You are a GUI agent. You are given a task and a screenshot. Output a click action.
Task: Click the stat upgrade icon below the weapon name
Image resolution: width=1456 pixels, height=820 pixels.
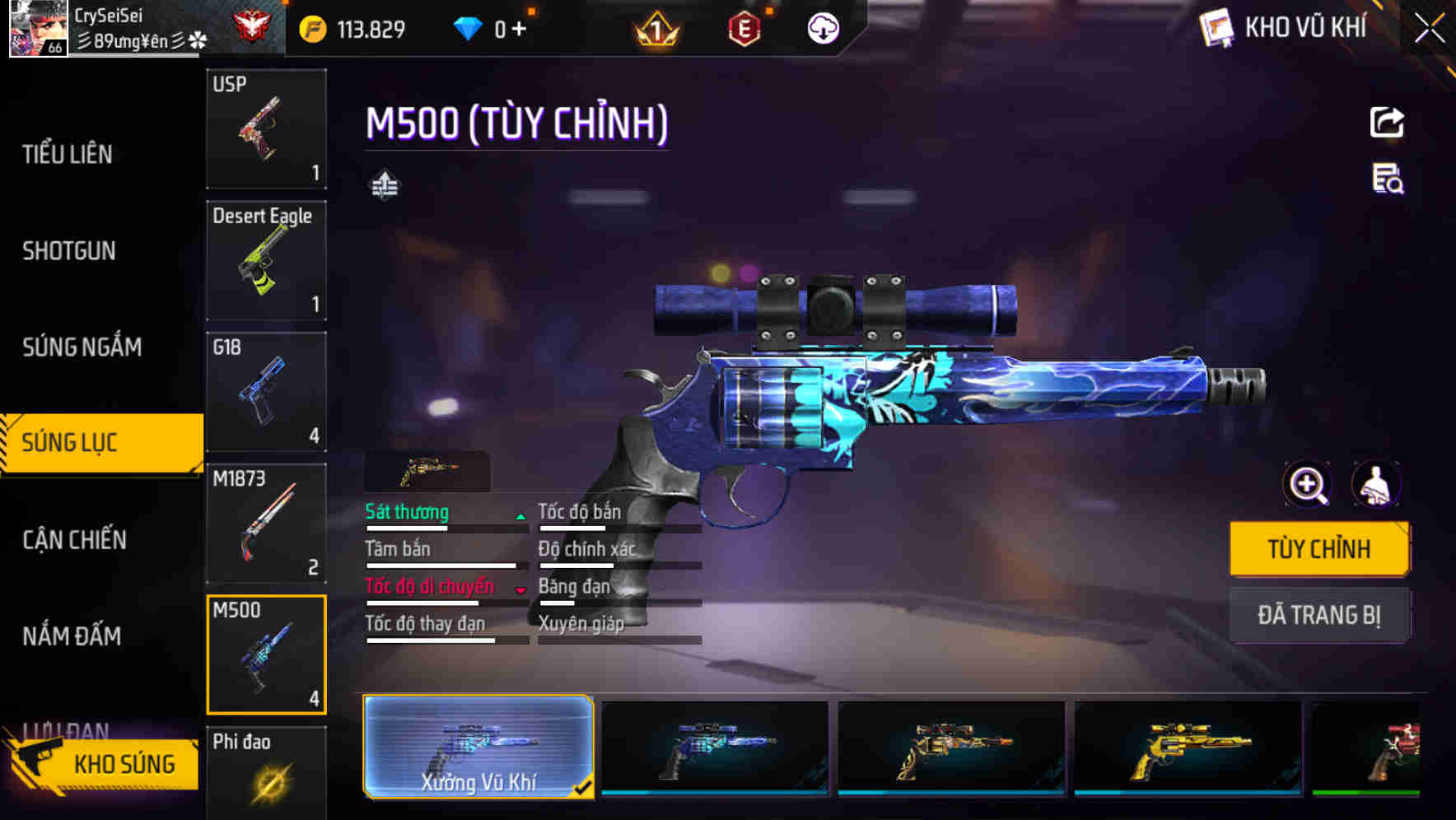click(x=385, y=186)
